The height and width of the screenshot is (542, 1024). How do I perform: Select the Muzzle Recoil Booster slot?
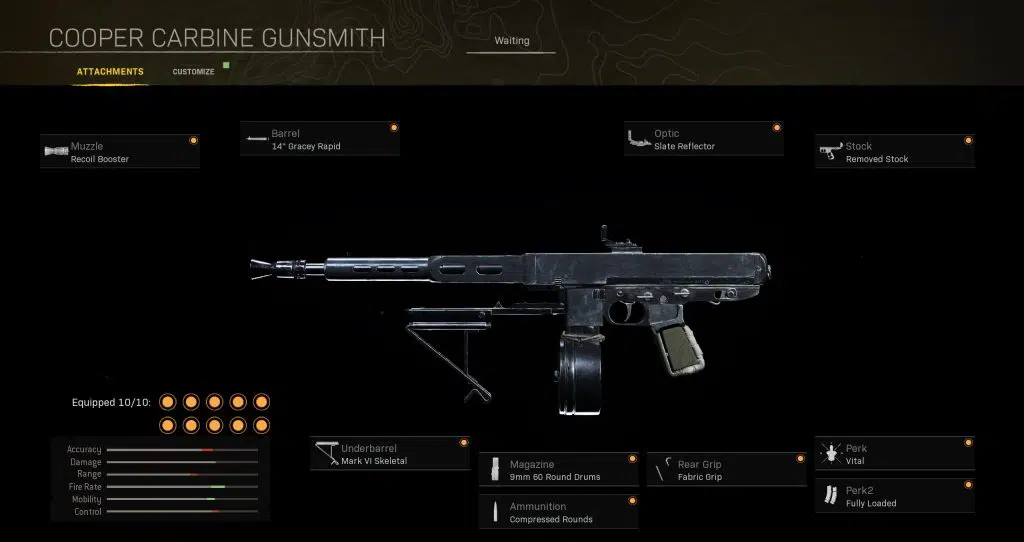(x=120, y=152)
